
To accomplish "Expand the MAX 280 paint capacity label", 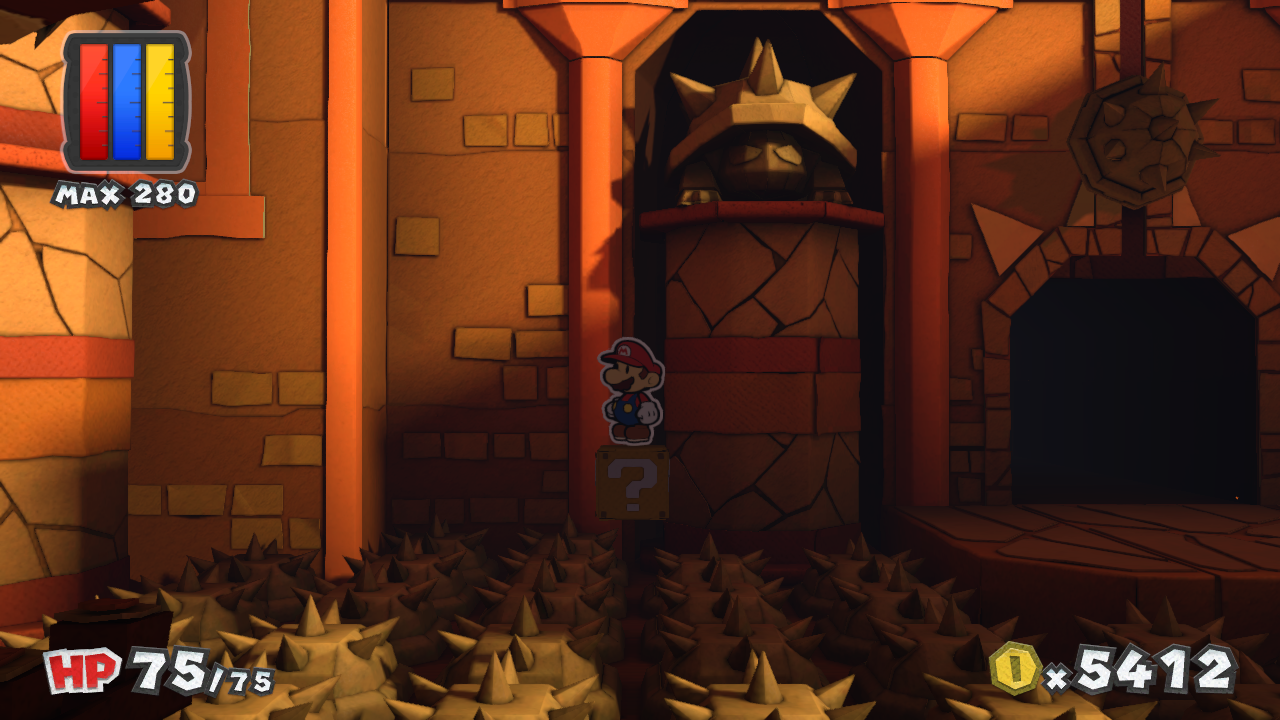I will coord(128,190).
